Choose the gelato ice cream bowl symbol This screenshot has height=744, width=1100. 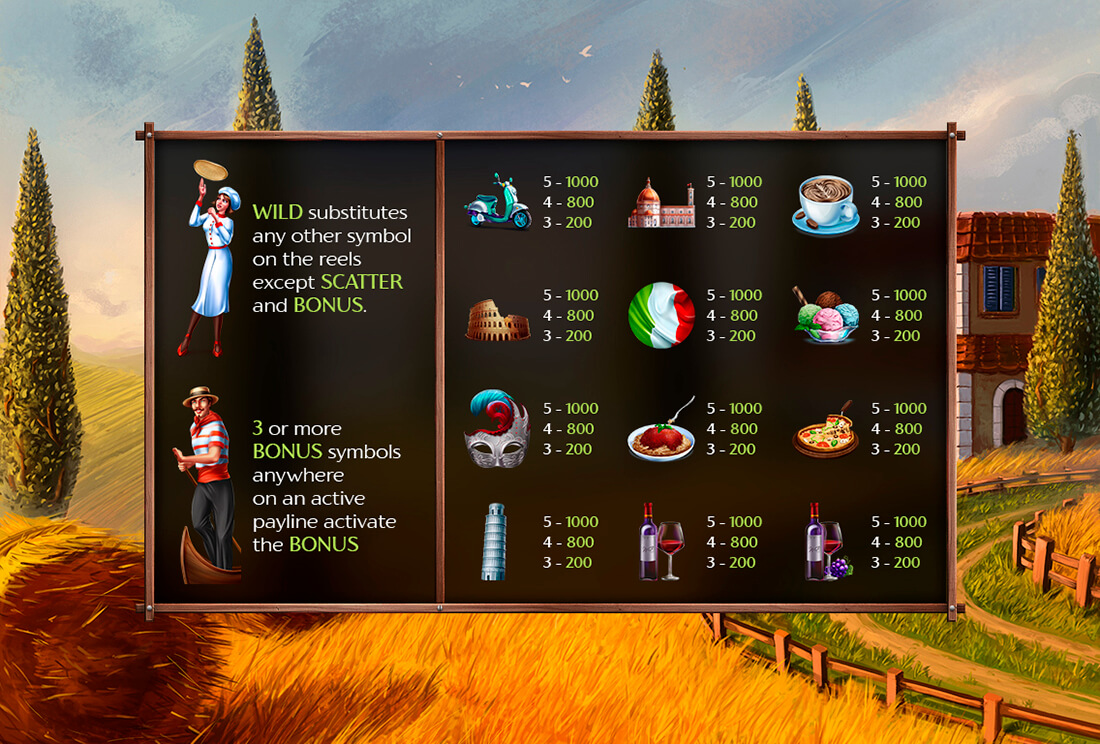click(x=828, y=315)
